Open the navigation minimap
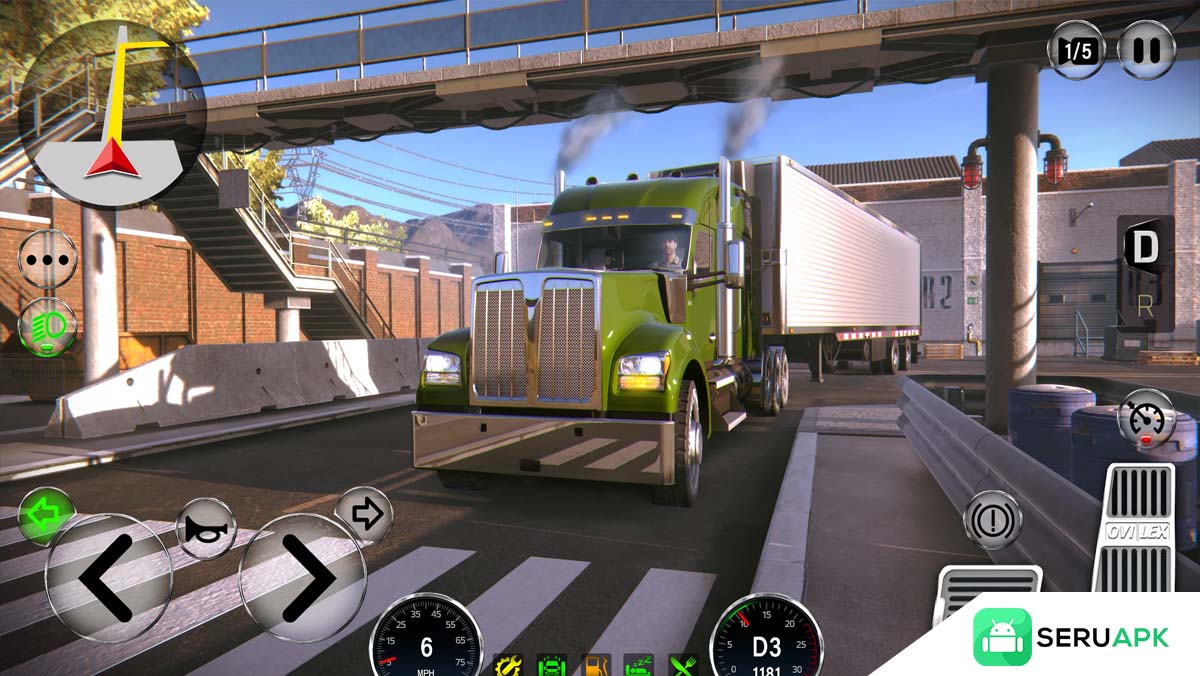The height and width of the screenshot is (676, 1200). pos(112,112)
